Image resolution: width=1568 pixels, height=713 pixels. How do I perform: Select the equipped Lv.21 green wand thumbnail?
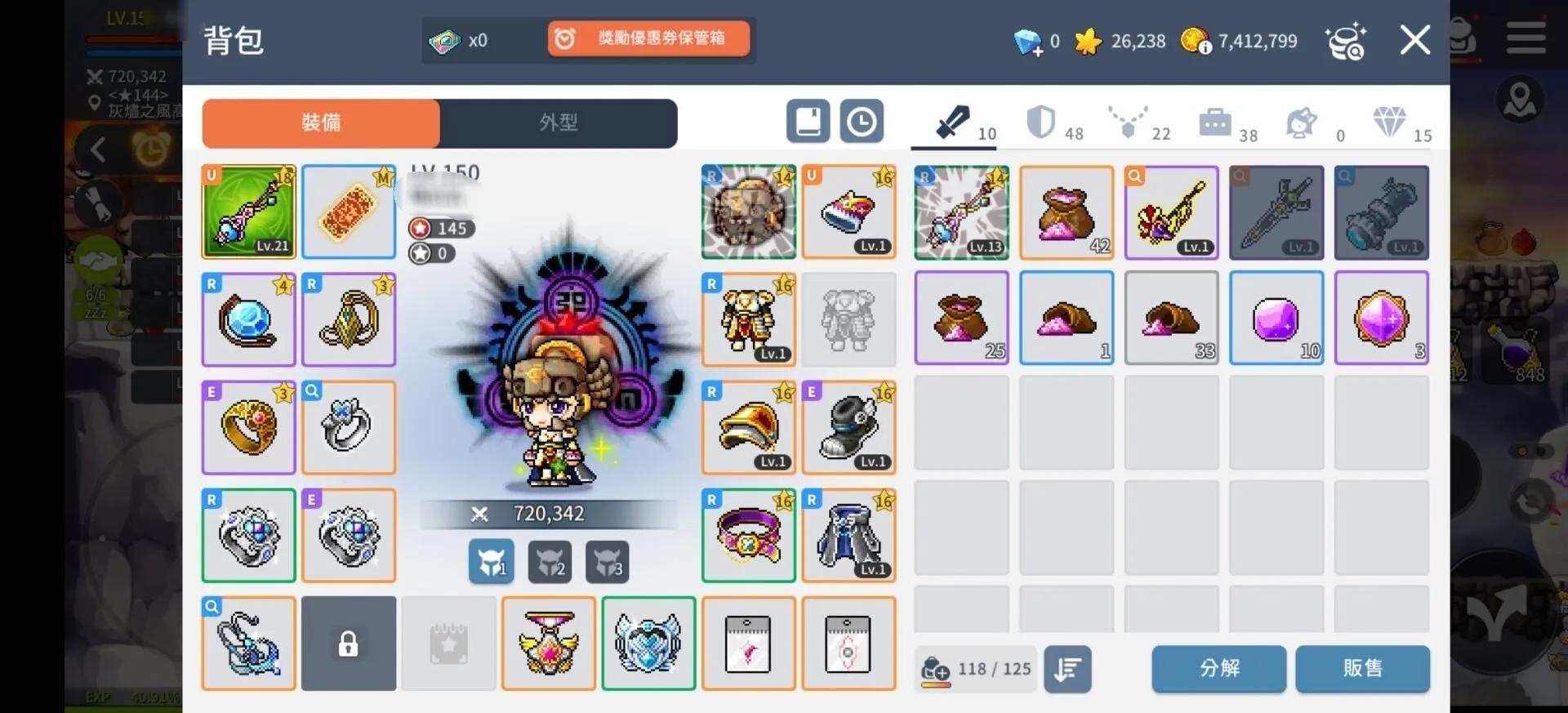[248, 212]
